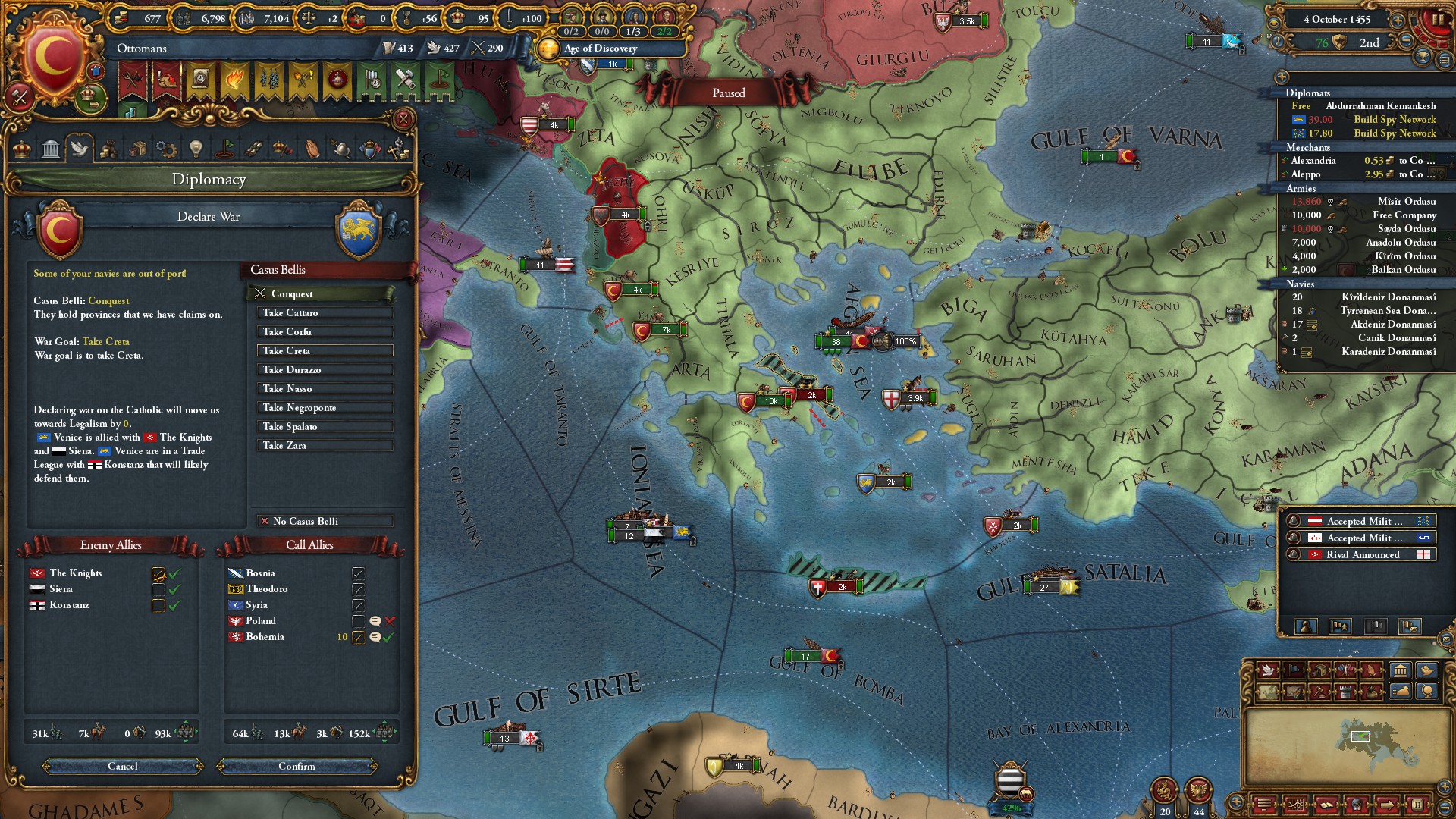The image size is (1456, 819).
Task: Pick the Take Creta war goal
Action: [x=325, y=351]
